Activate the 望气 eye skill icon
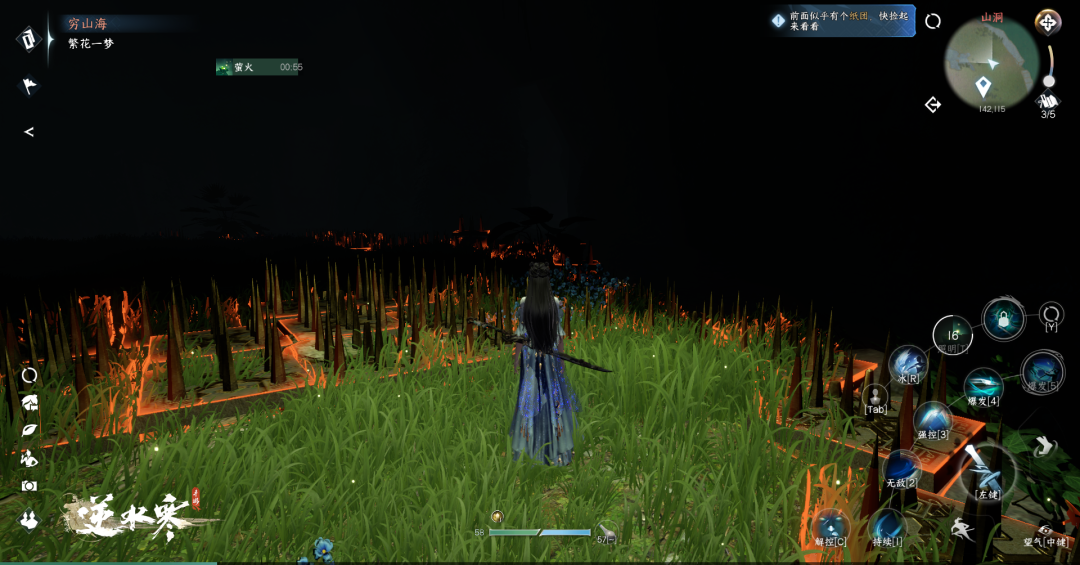Viewport: 1080px width, 565px height. (1045, 531)
